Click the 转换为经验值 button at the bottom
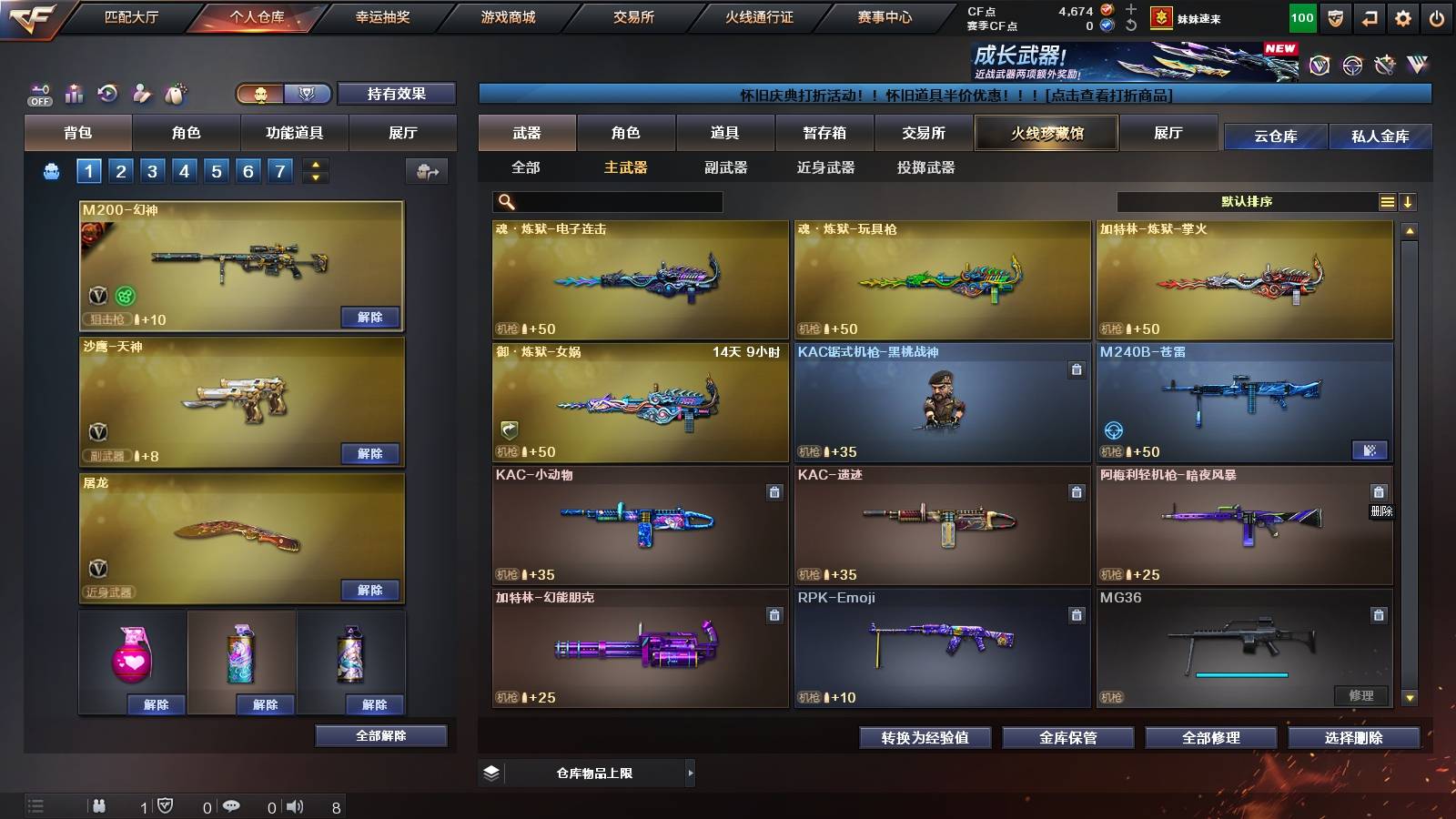Screen dimensions: 1456x819 point(926,738)
